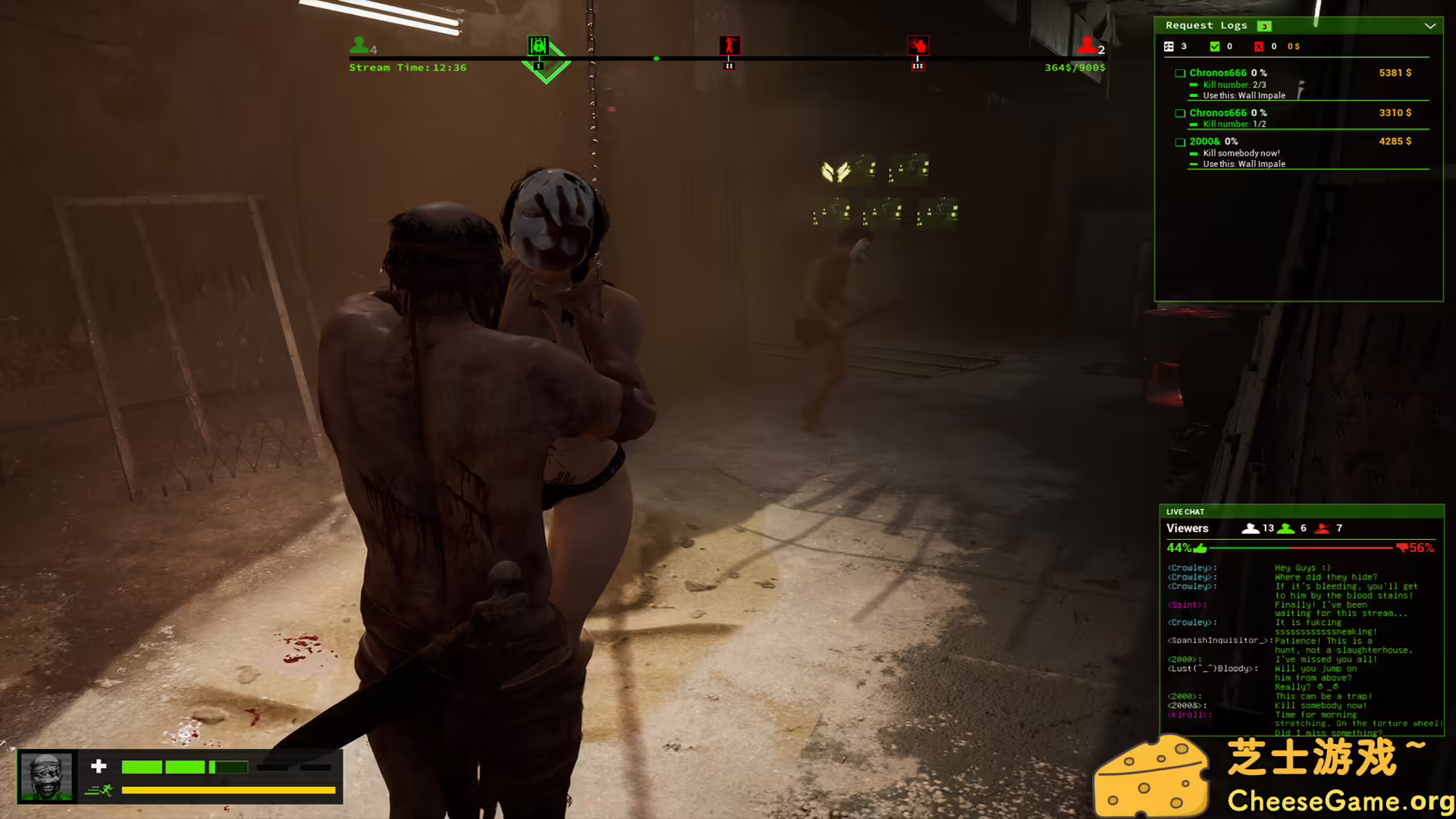This screenshot has width=1456, height=819.
Task: Toggle the checkbox on the 2000& request
Action: [1180, 141]
